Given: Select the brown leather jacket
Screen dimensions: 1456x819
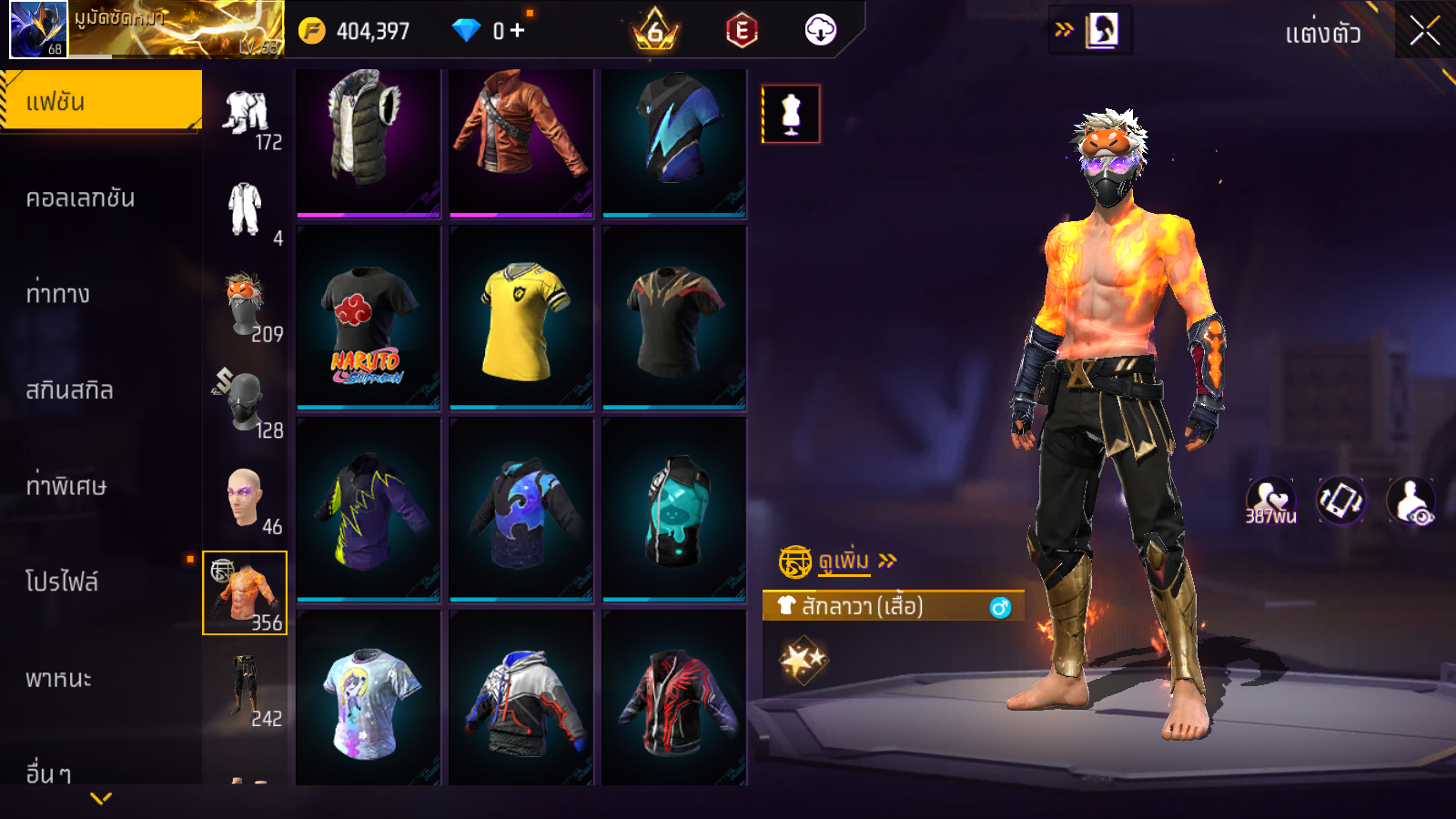Looking at the screenshot, I should coord(521,143).
